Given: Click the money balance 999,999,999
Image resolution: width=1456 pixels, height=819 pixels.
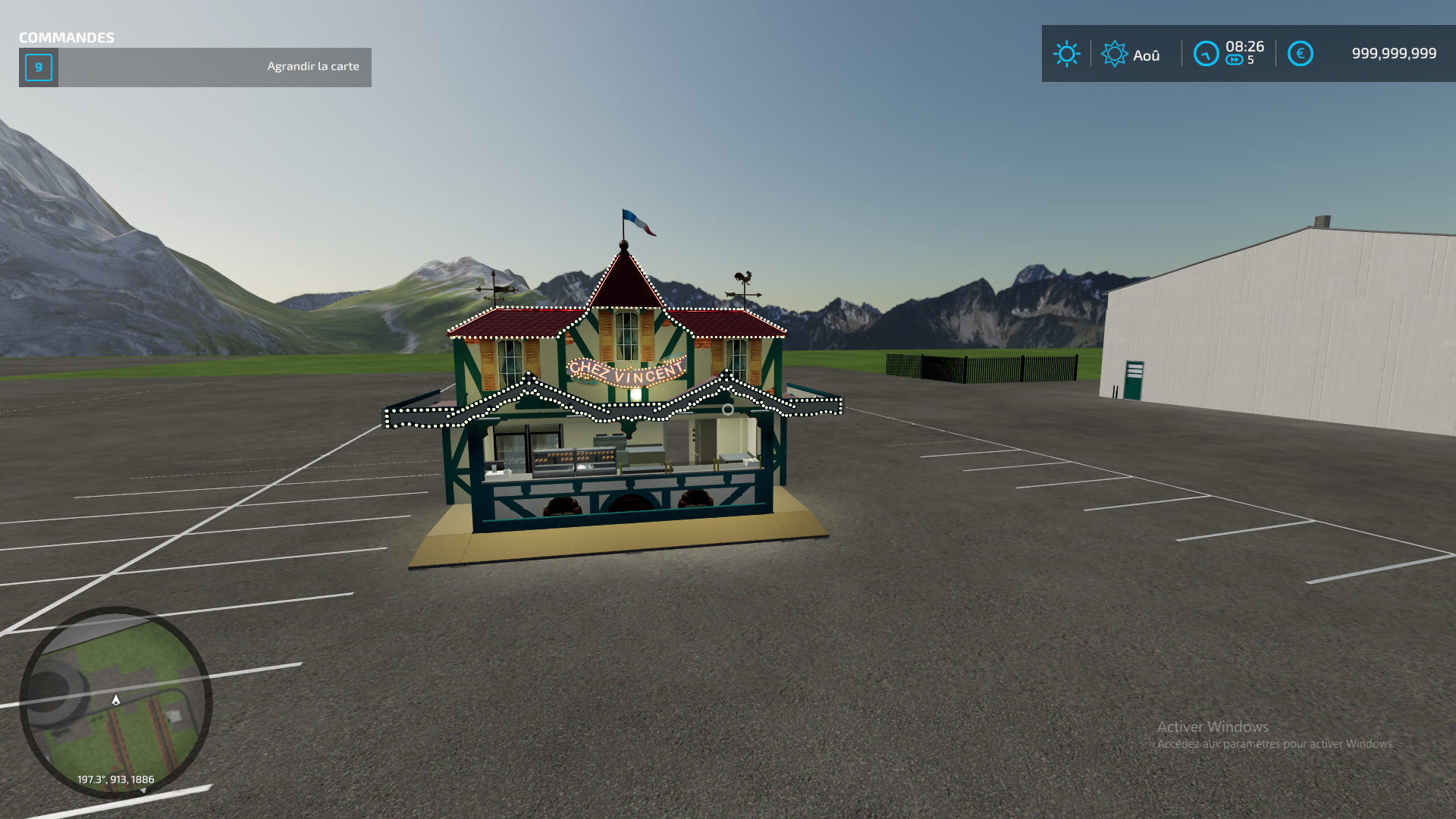Looking at the screenshot, I should 1393,53.
